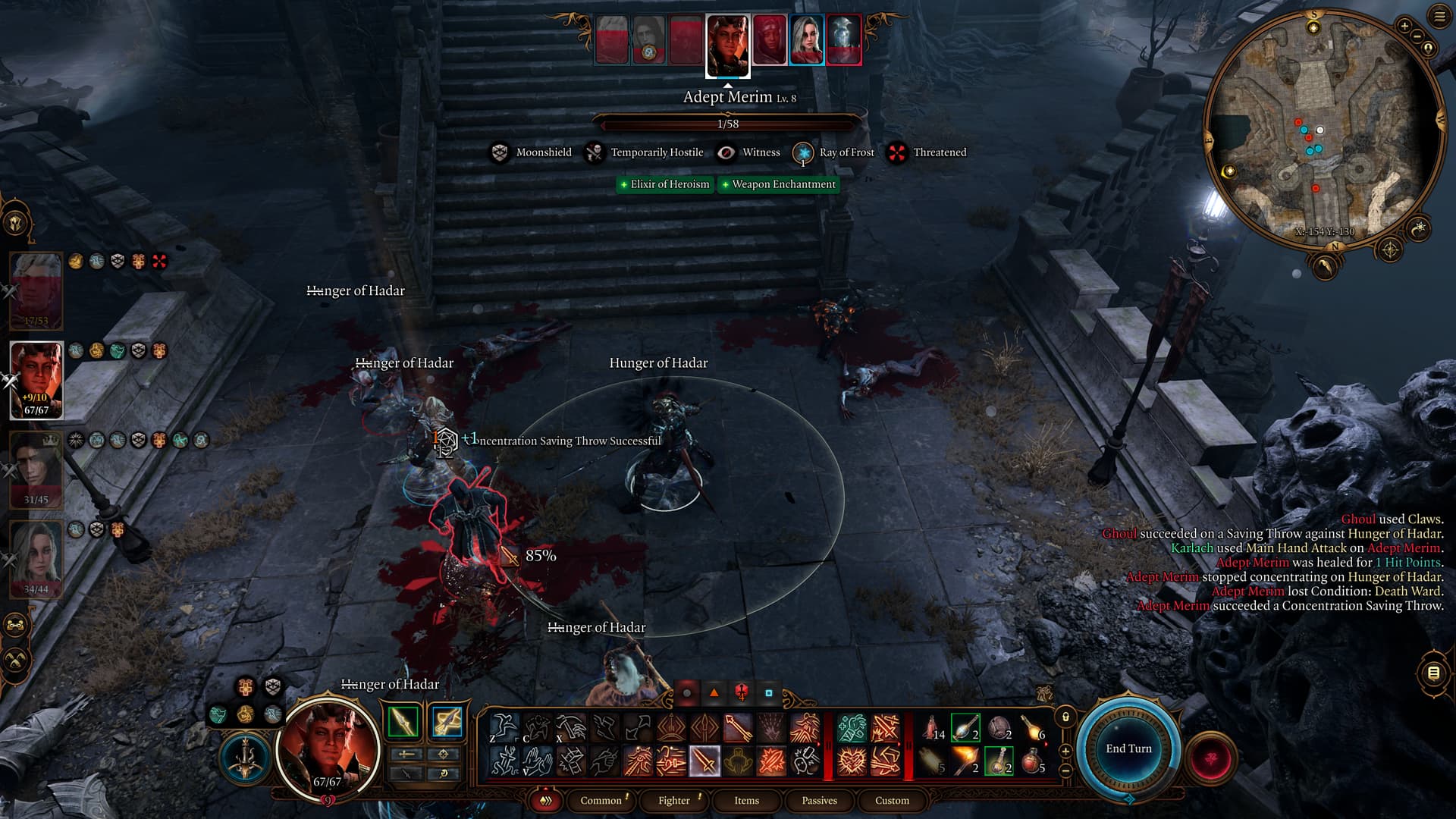Show the Items hotbar tab
The width and height of the screenshot is (1456, 819).
tap(746, 800)
